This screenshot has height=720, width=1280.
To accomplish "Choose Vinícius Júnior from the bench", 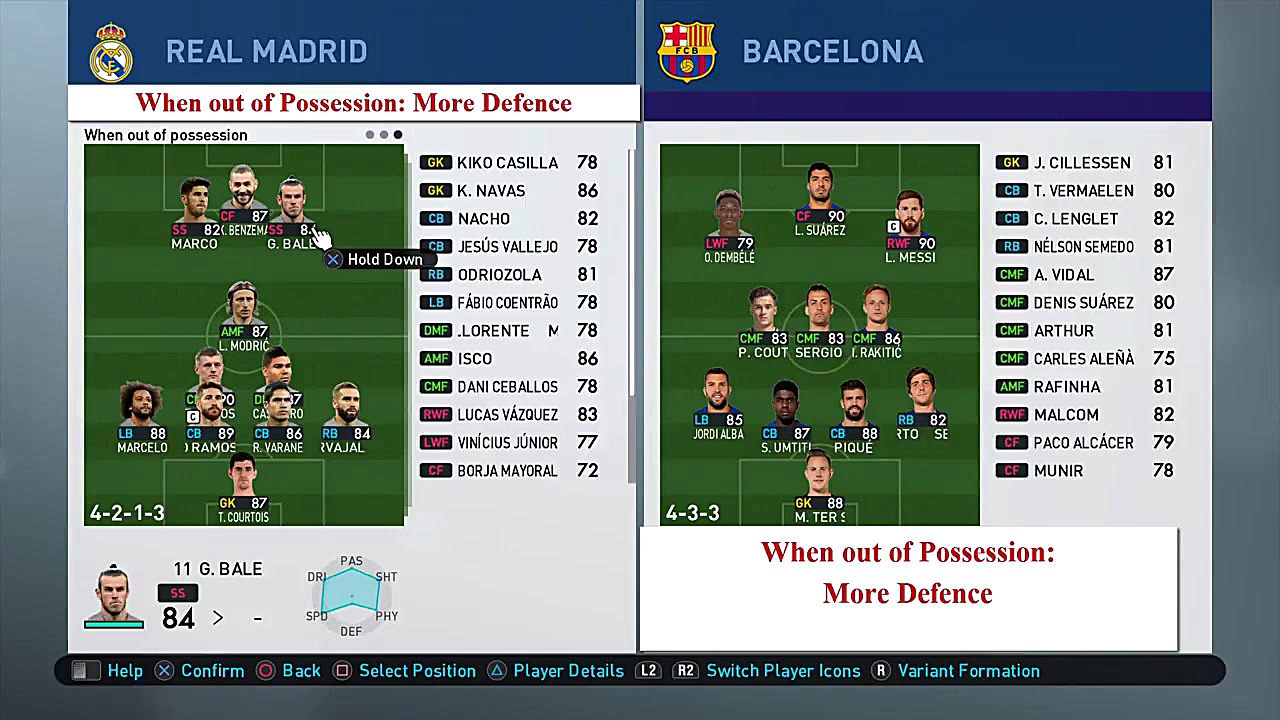I will 507,443.
